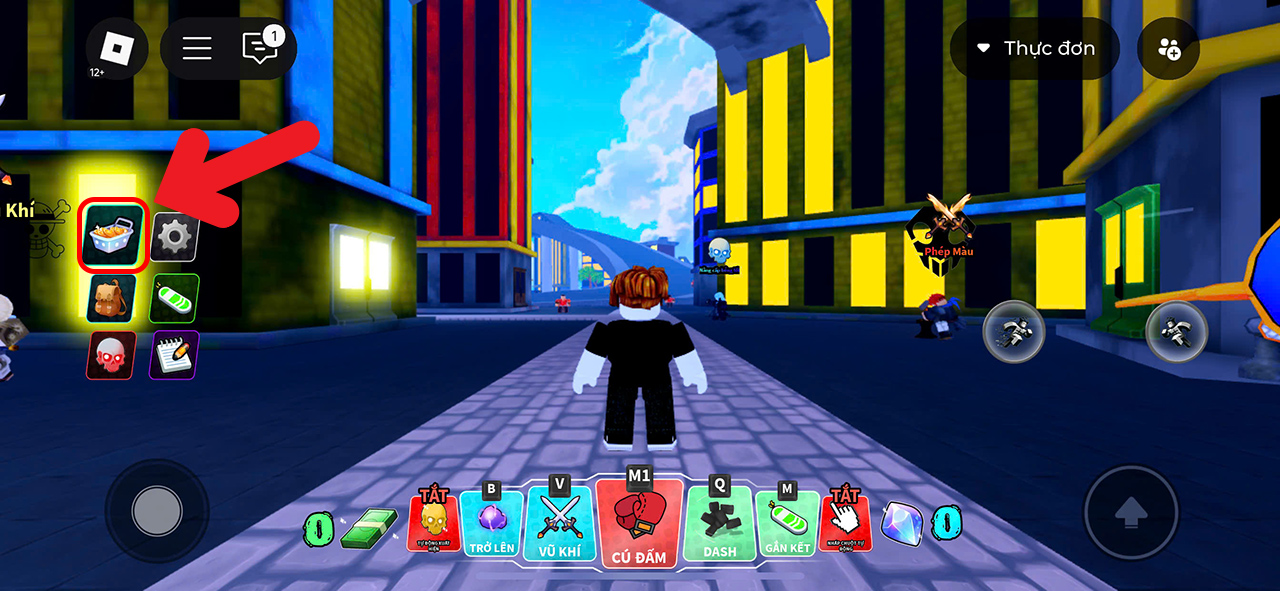Open the shop basket icon
This screenshot has width=1280, height=591.
[114, 235]
